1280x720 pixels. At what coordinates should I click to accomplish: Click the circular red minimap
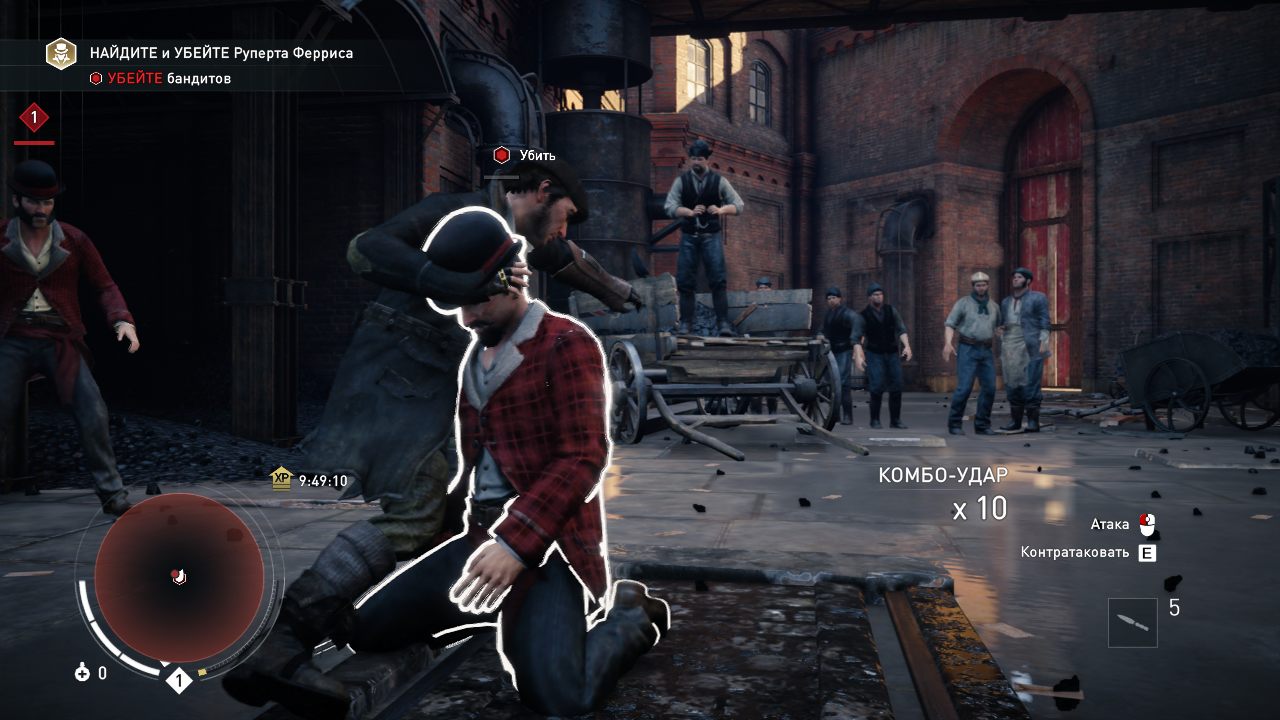click(x=179, y=577)
